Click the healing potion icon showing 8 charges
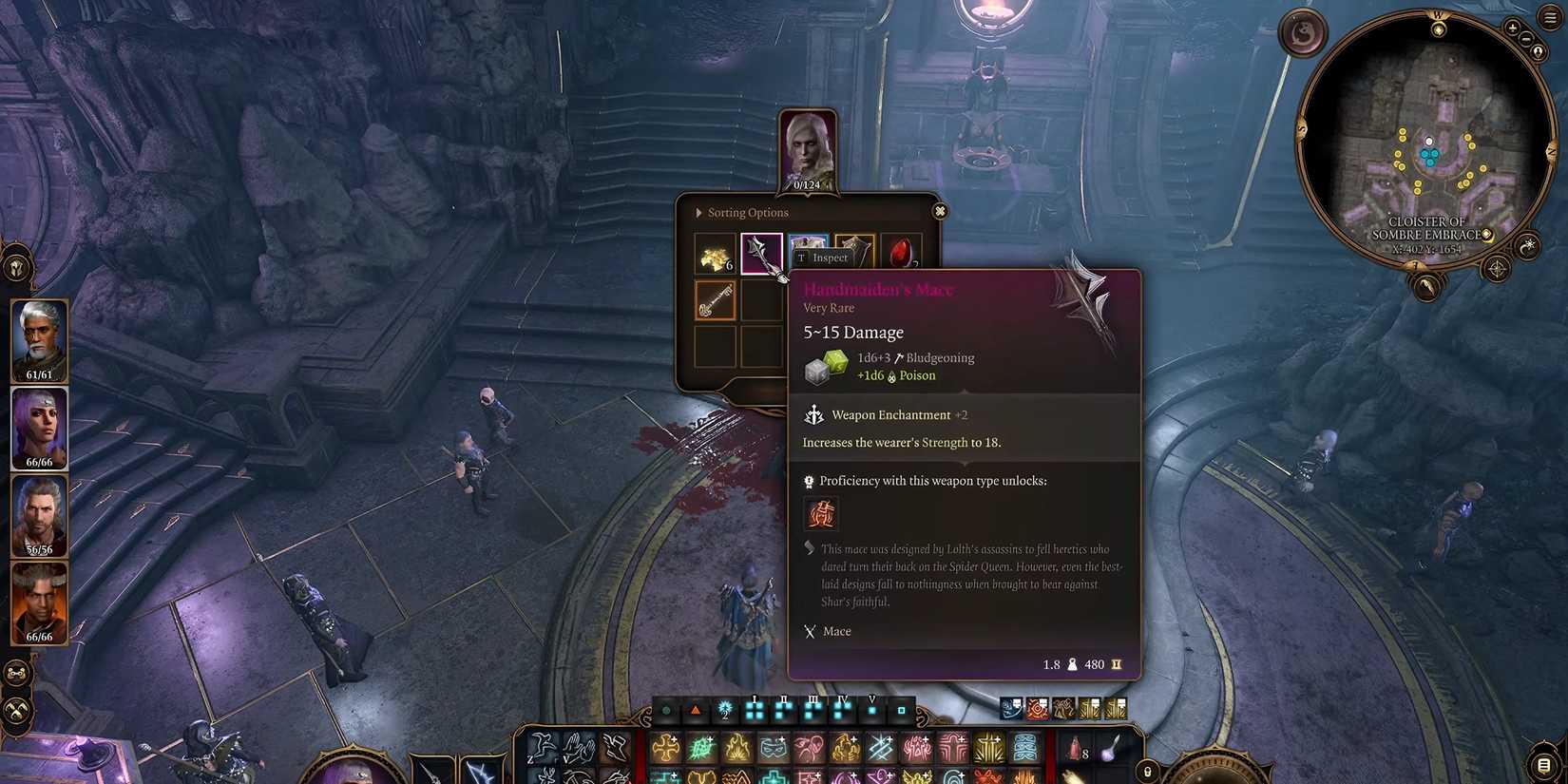Image resolution: width=1568 pixels, height=784 pixels. pos(1075,751)
